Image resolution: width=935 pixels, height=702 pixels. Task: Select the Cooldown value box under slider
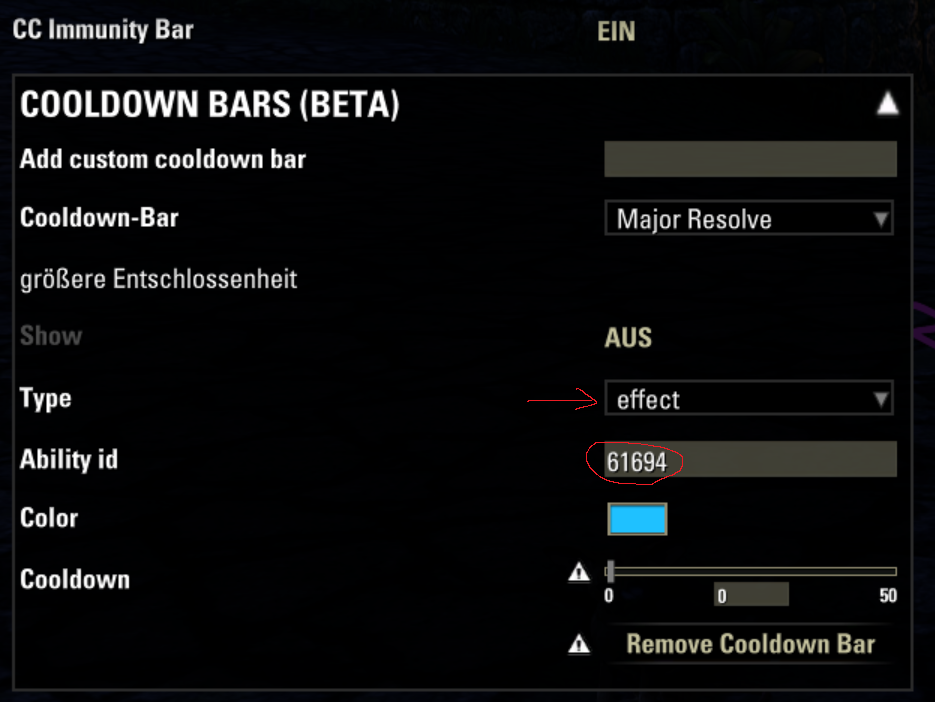(751, 595)
